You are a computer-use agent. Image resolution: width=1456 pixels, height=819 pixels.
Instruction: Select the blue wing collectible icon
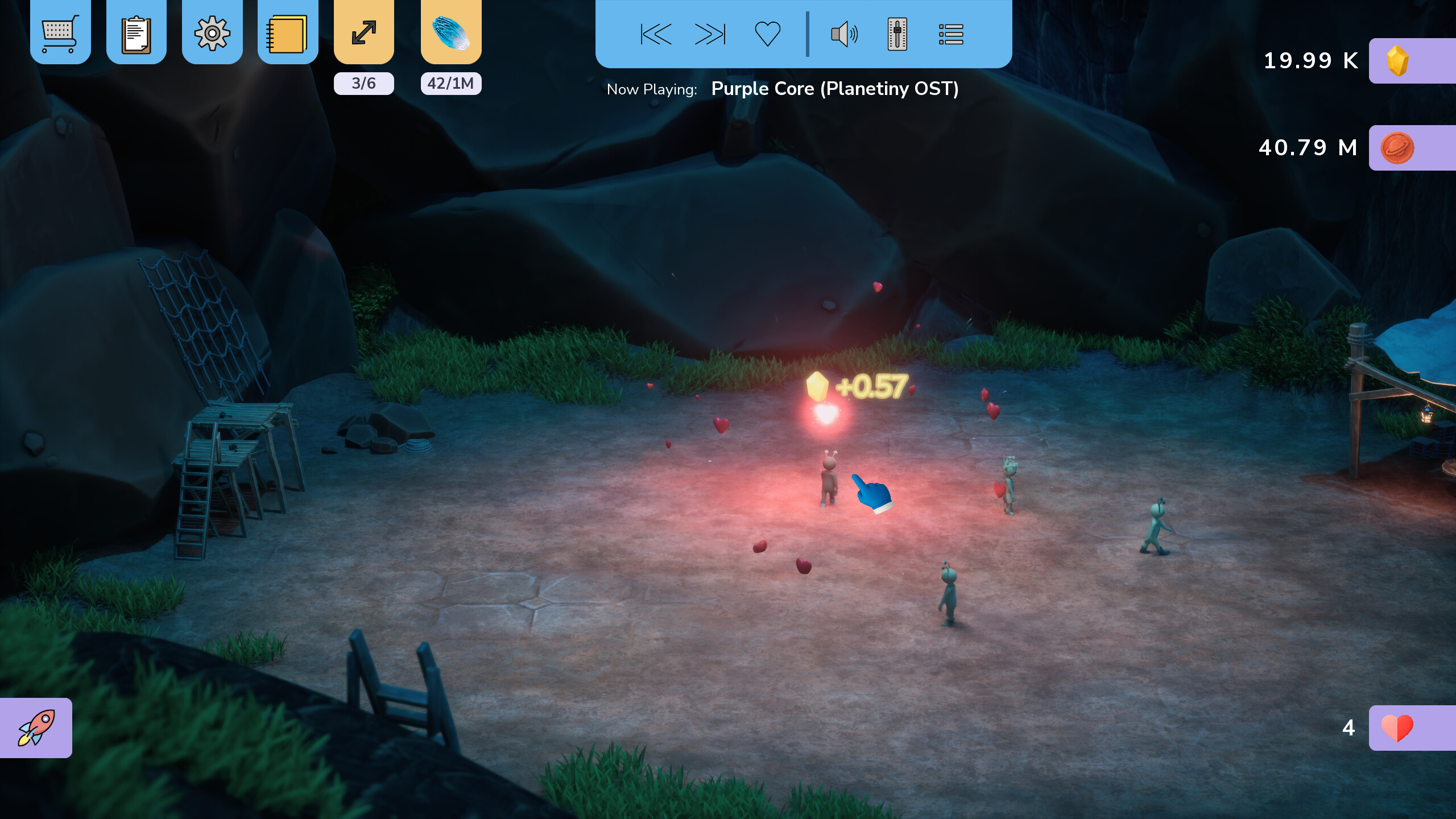[x=450, y=33]
